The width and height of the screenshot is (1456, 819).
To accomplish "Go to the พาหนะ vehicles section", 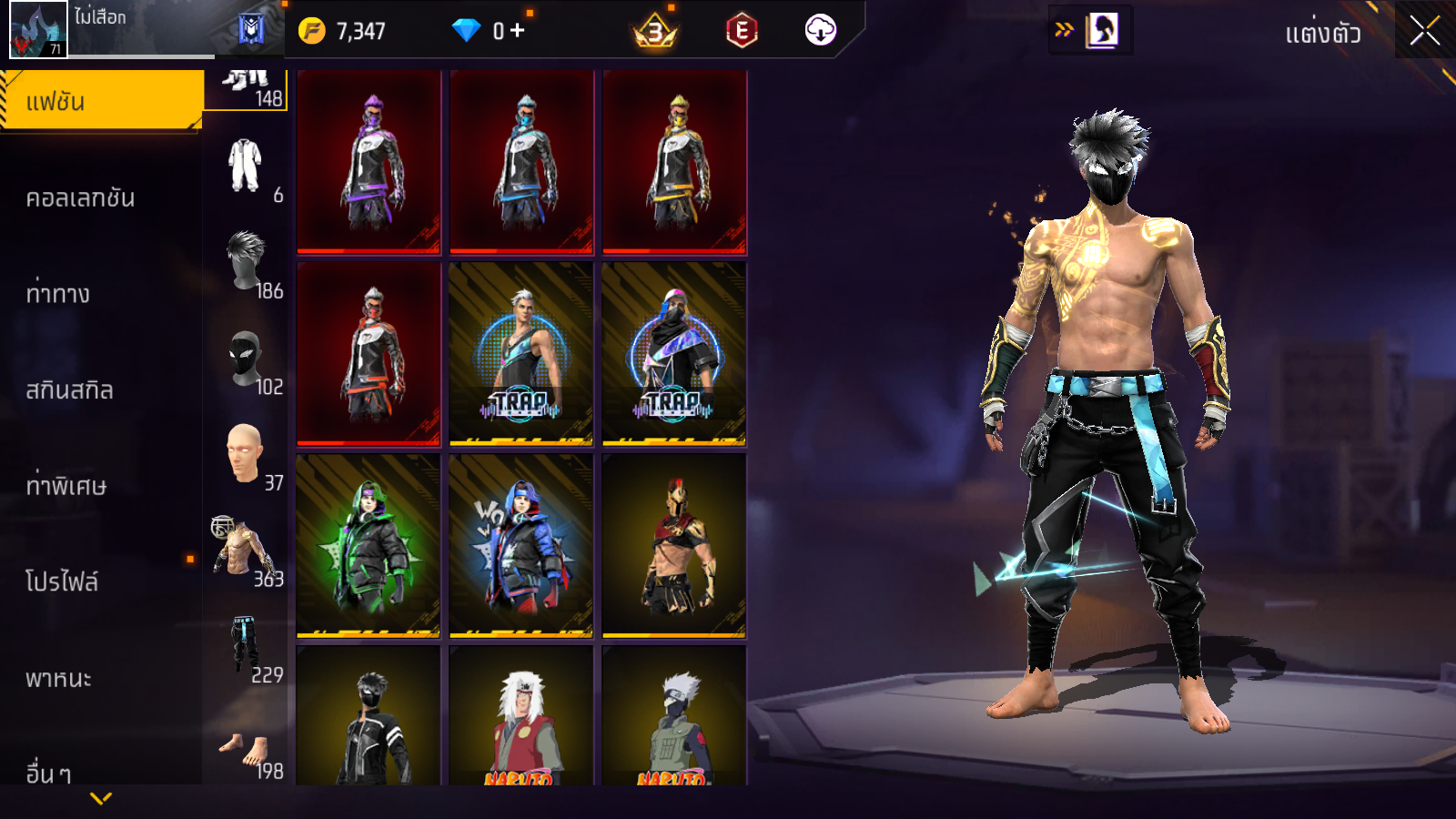I will pos(59,678).
